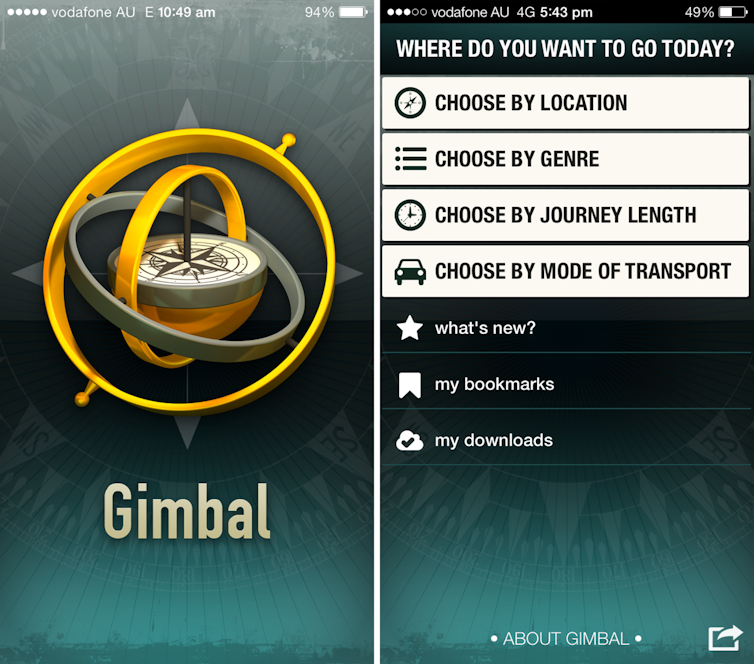Open About Gimbal page
Screen dimensions: 754x664
point(566,638)
